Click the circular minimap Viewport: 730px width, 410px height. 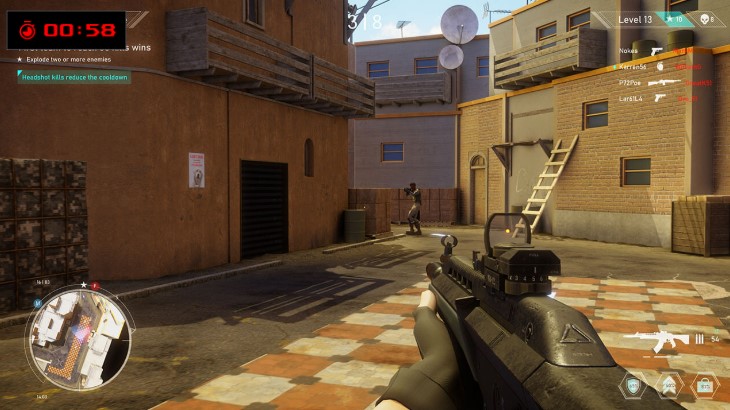tap(79, 337)
